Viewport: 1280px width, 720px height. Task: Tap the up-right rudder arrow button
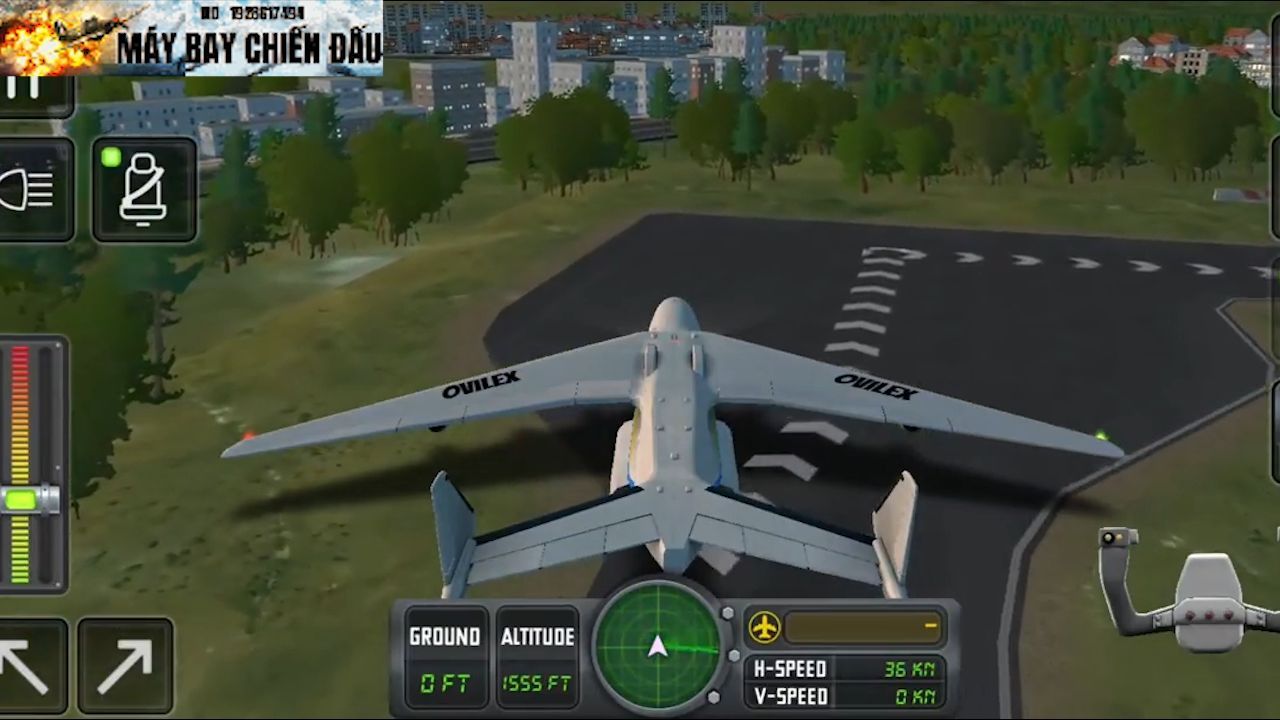pyautogui.click(x=125, y=666)
